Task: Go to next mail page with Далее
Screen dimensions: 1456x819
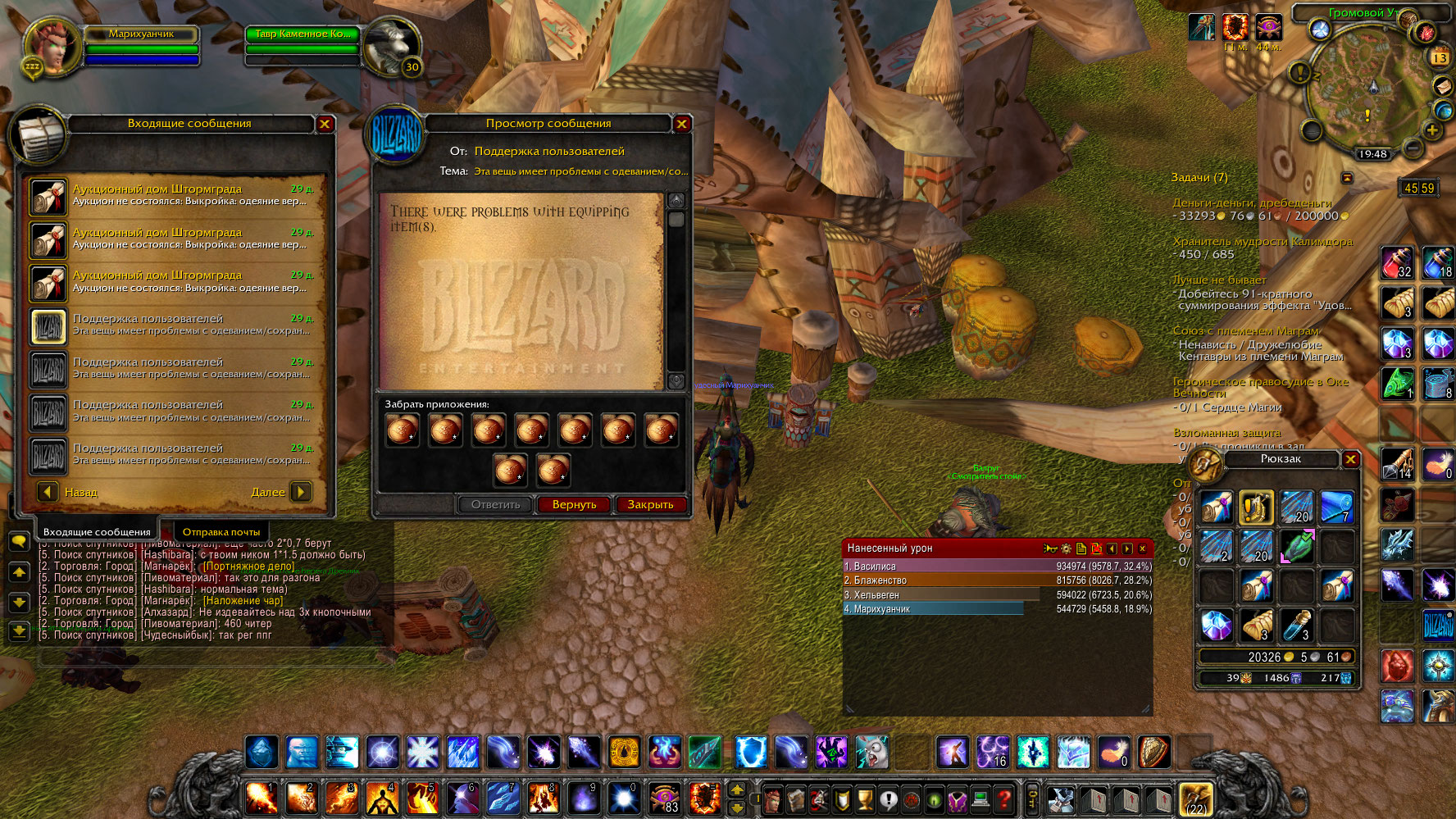Action: 301,492
